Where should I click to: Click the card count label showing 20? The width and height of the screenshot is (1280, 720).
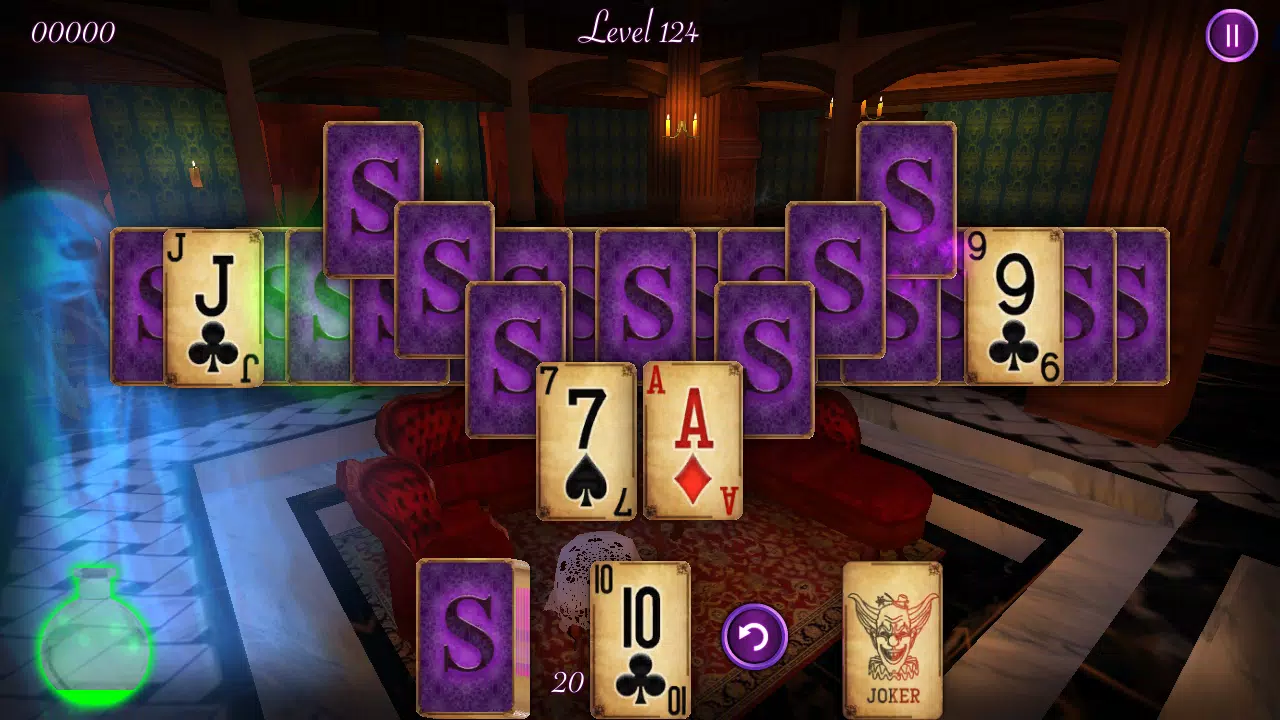point(568,683)
